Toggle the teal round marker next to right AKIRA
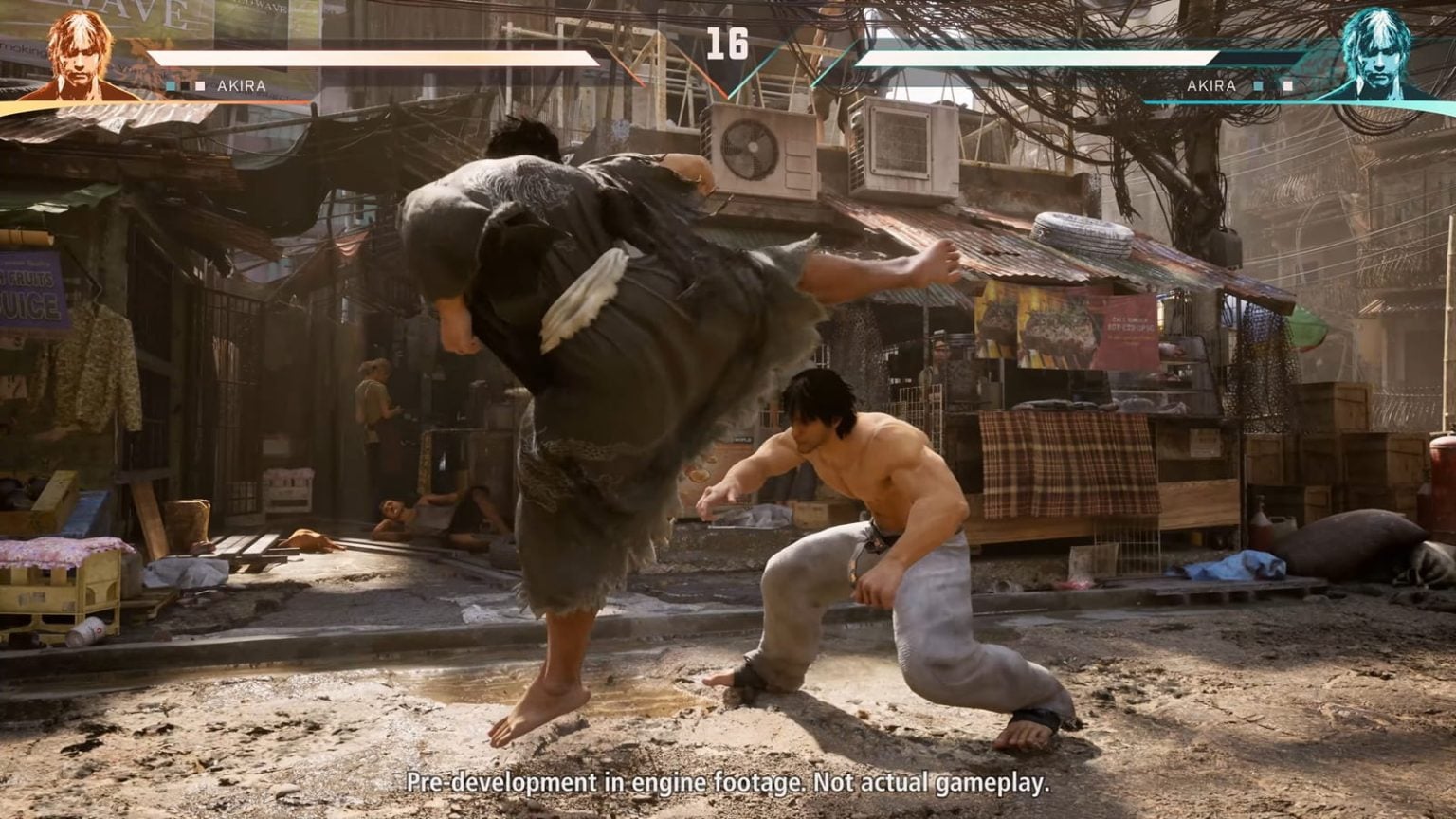 [x=1259, y=86]
